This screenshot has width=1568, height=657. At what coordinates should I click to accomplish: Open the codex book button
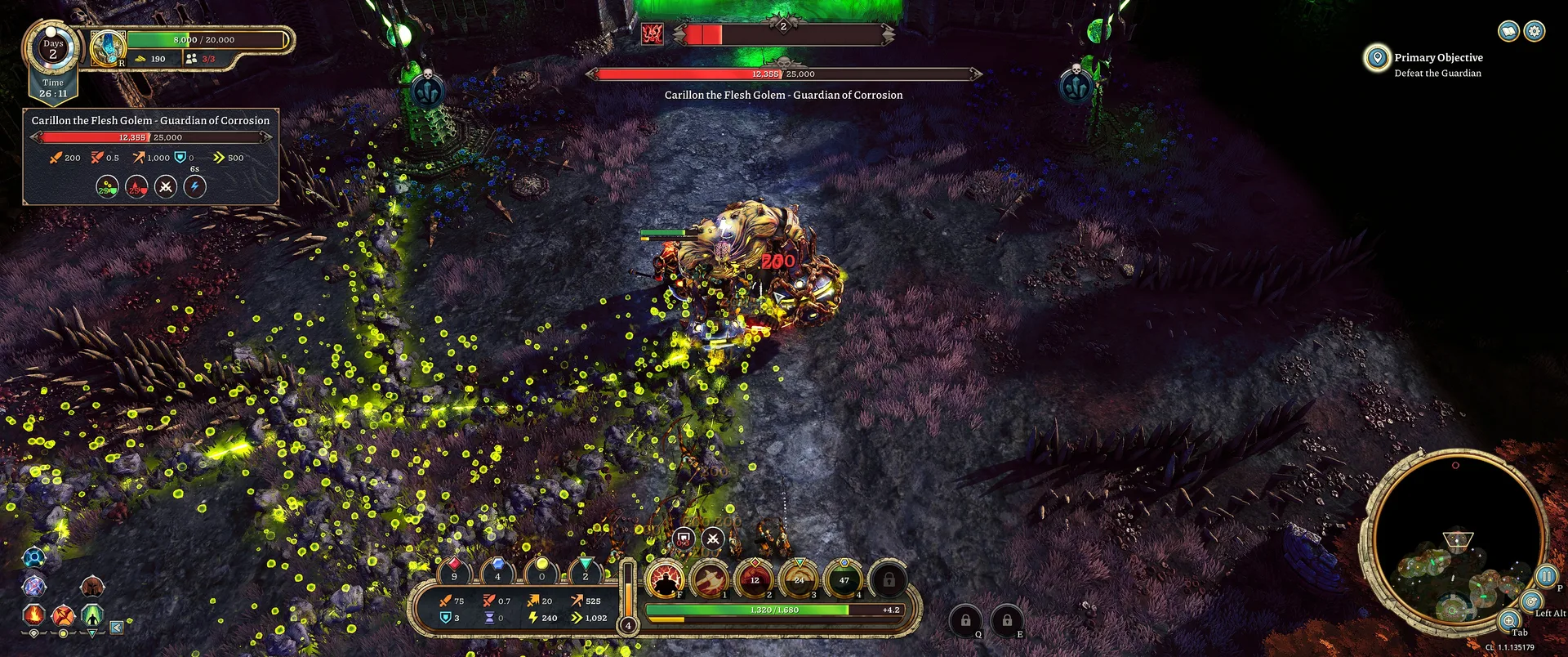coord(1508,31)
